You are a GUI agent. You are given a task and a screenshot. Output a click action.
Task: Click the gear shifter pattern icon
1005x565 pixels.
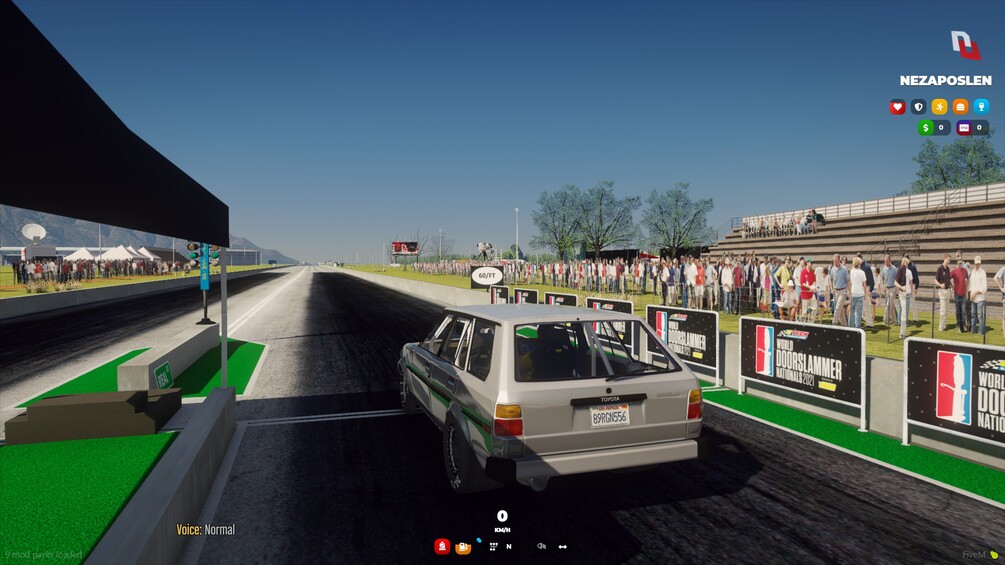click(493, 546)
